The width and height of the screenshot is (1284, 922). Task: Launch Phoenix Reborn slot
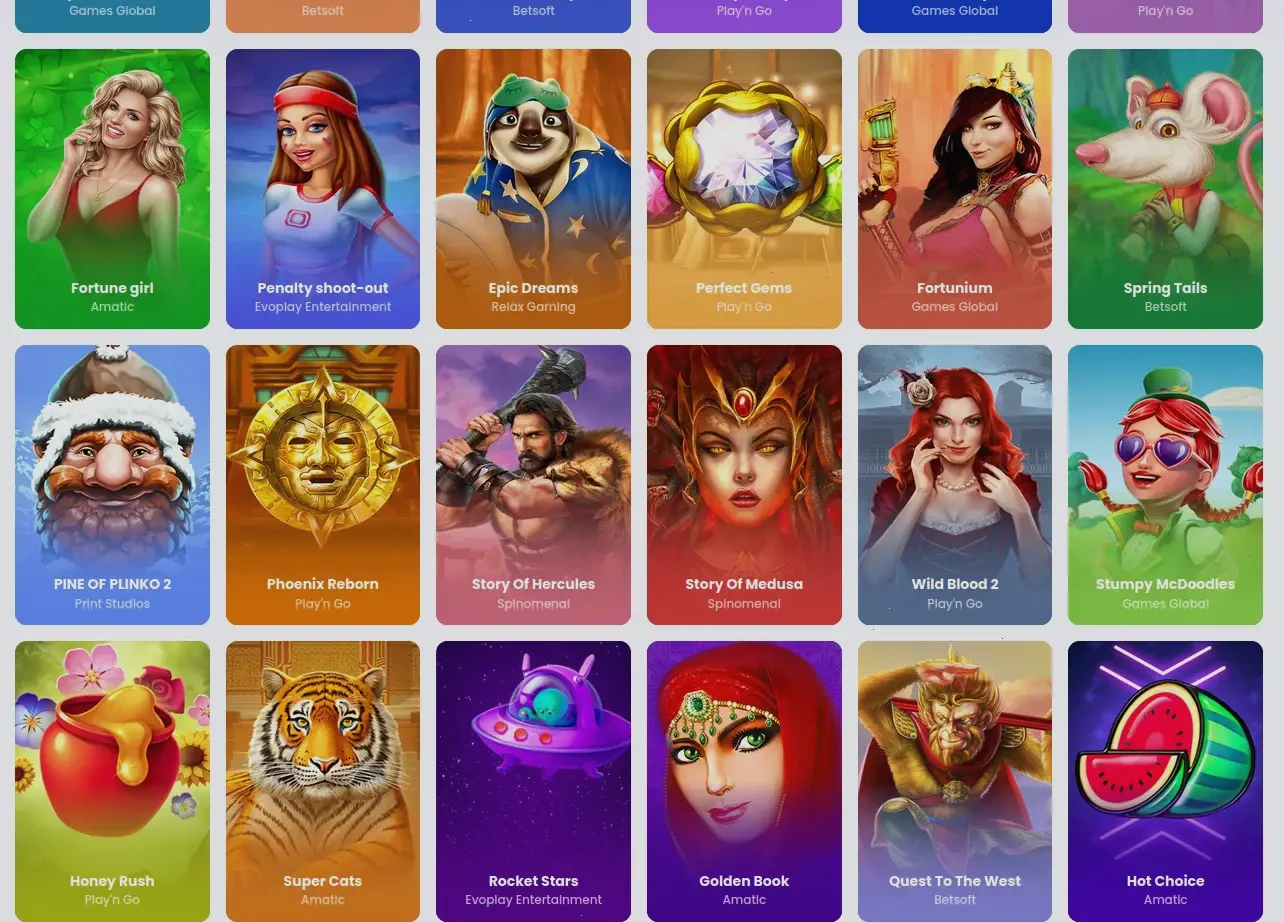[x=322, y=485]
